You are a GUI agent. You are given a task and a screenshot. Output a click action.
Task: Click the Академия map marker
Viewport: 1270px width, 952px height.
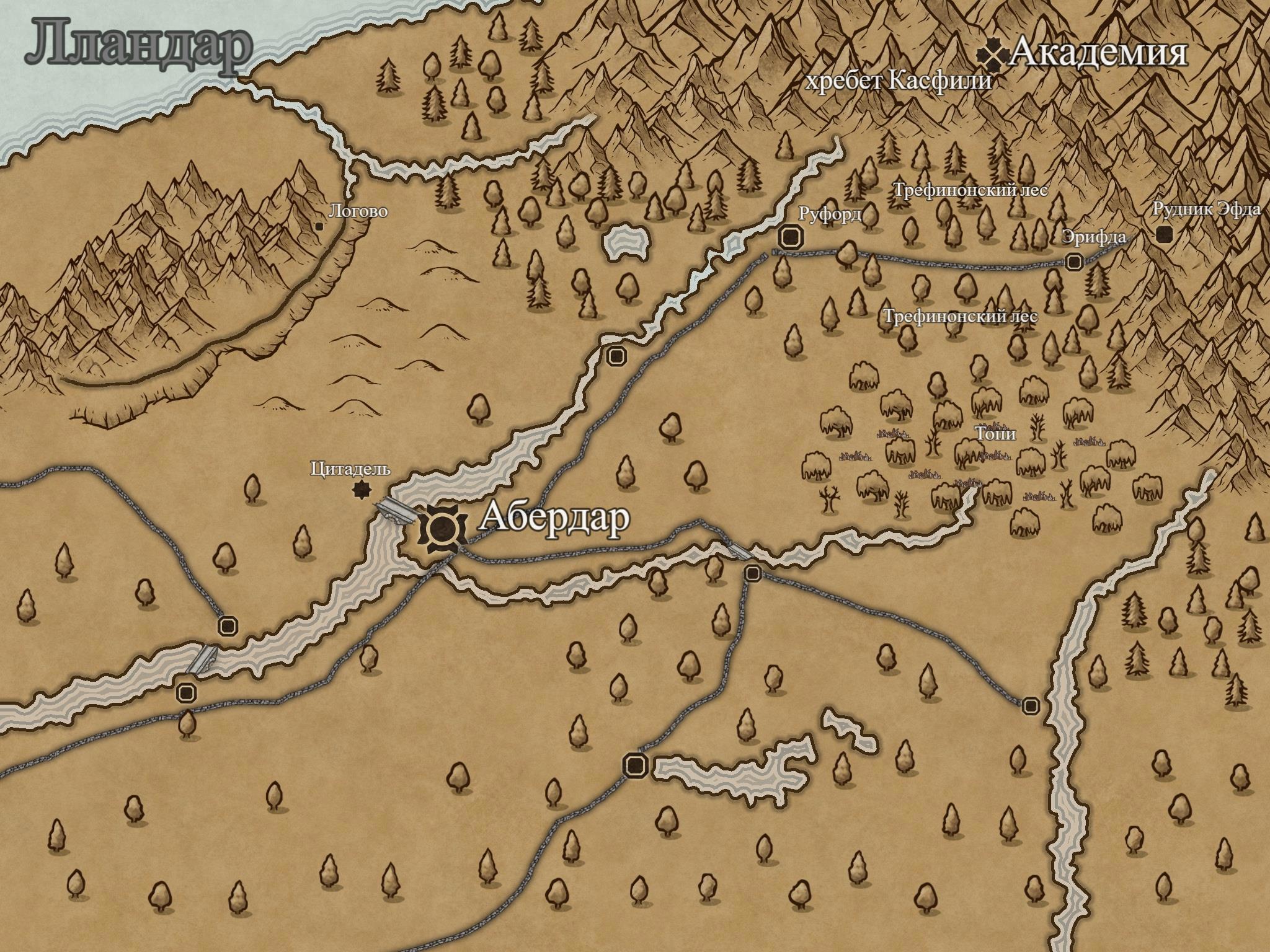(992, 56)
